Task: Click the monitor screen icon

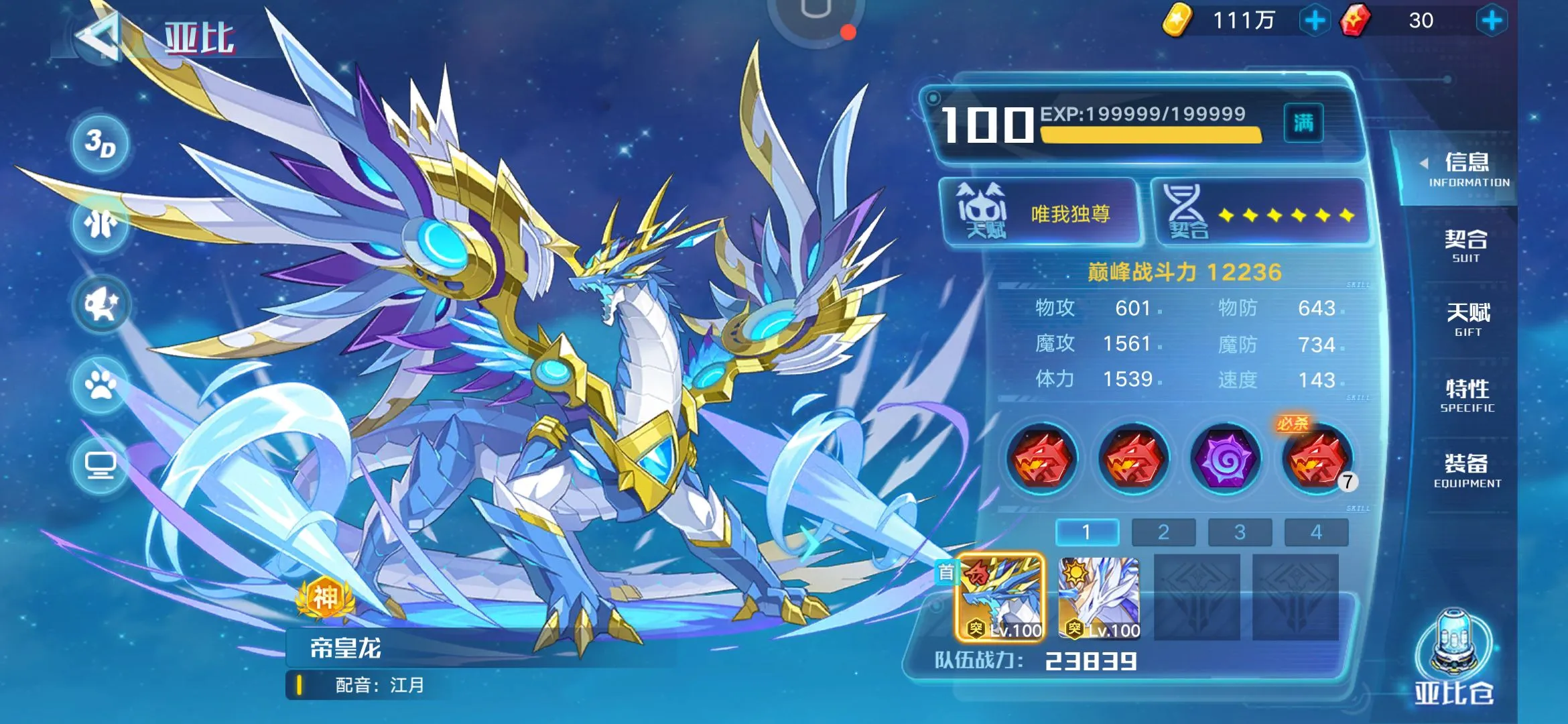Action: (101, 464)
